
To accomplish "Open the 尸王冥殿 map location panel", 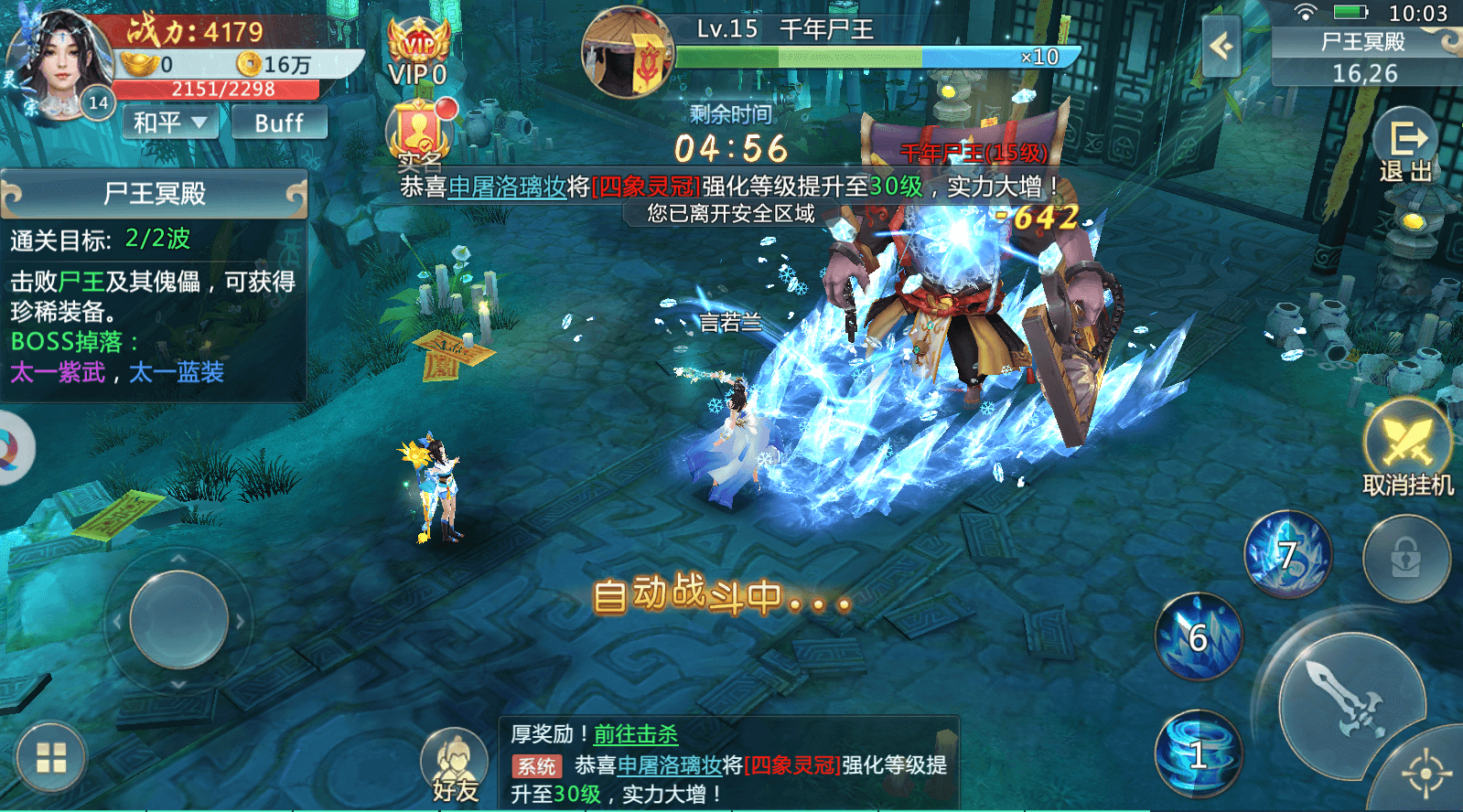I will pyautogui.click(x=1364, y=57).
